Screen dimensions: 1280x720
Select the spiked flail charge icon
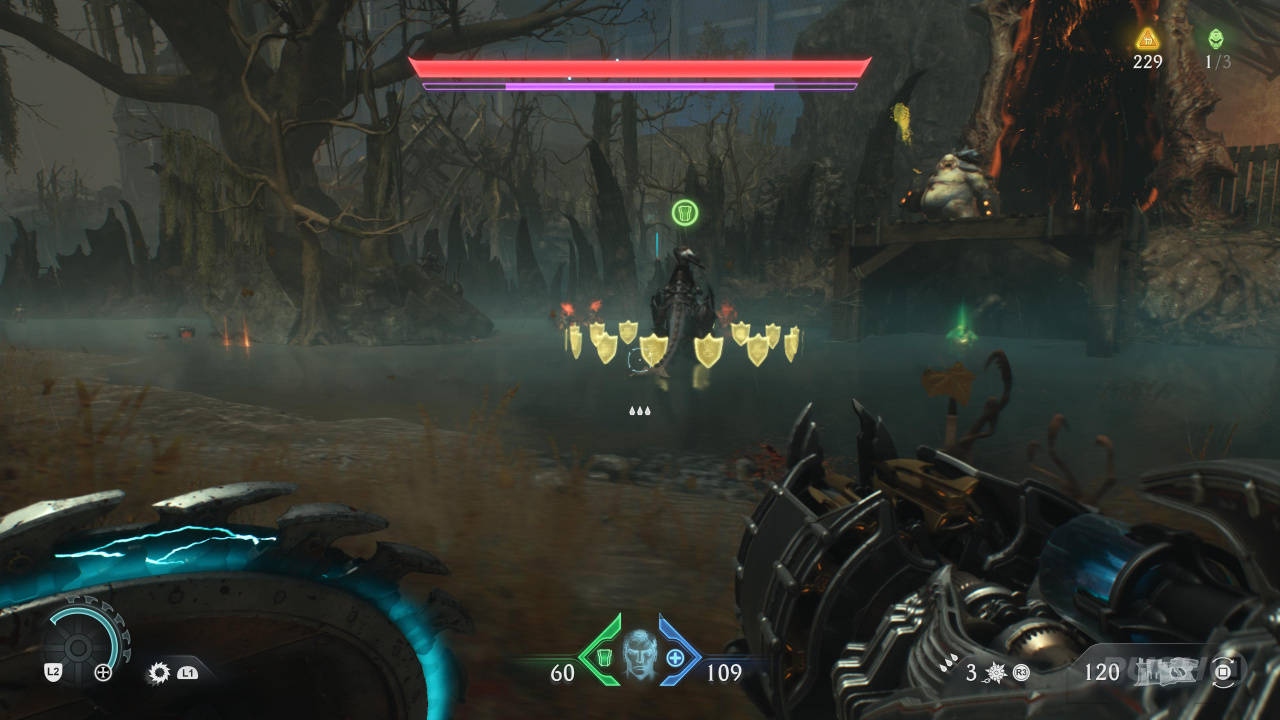click(997, 673)
